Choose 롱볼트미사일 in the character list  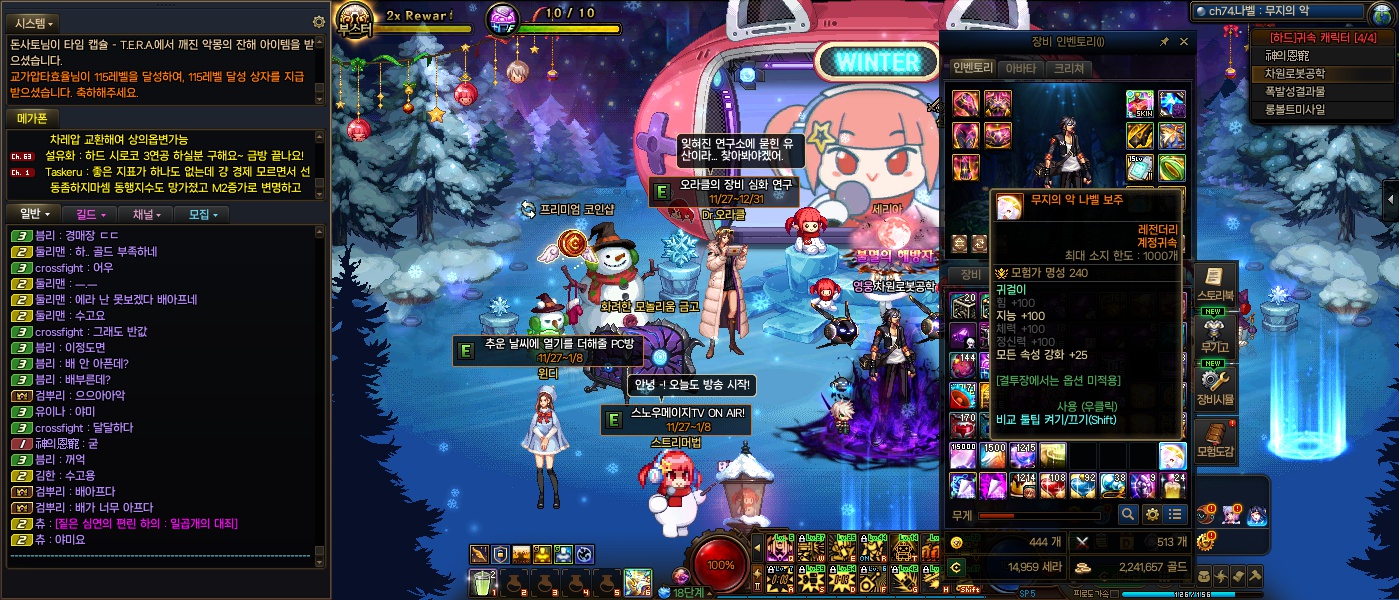pos(1294,109)
